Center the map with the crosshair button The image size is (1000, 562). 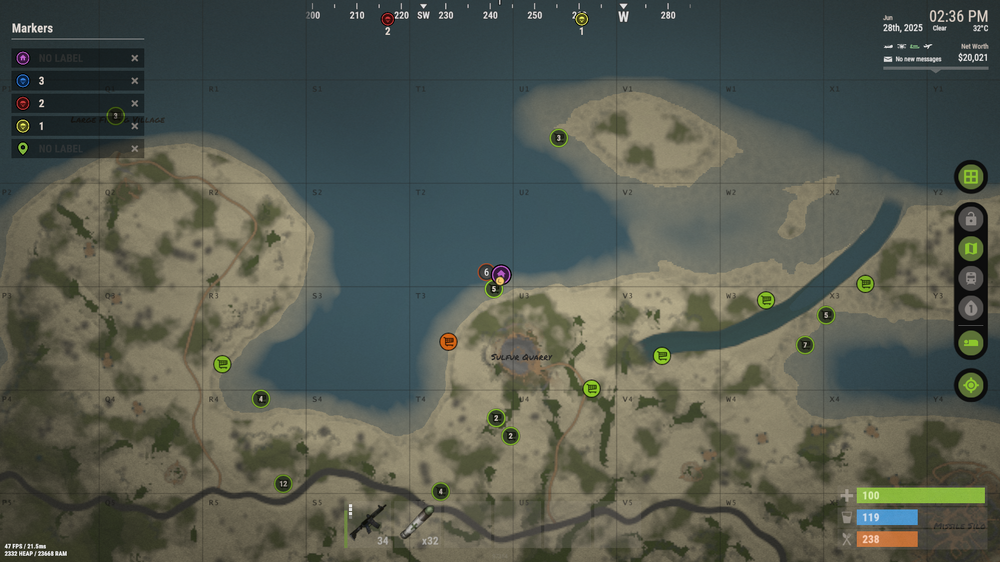tap(970, 384)
